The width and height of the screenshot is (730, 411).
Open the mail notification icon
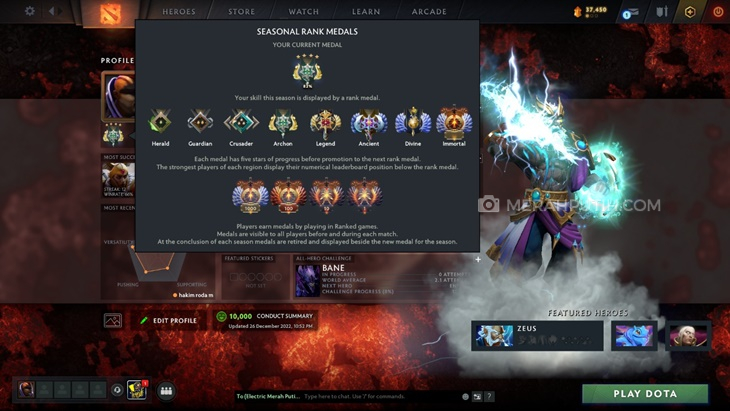[631, 12]
